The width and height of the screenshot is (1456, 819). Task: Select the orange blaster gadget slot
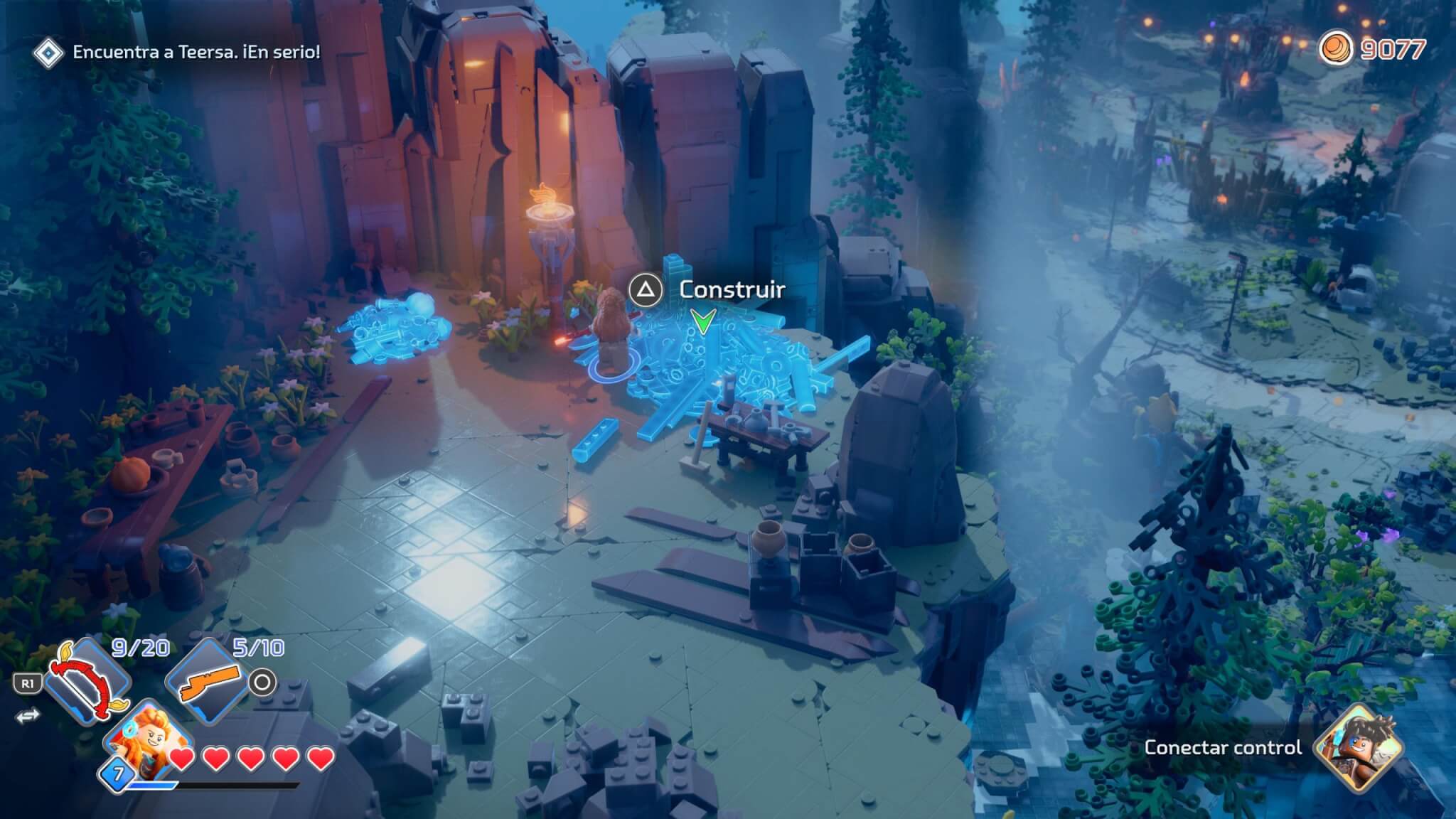206,681
